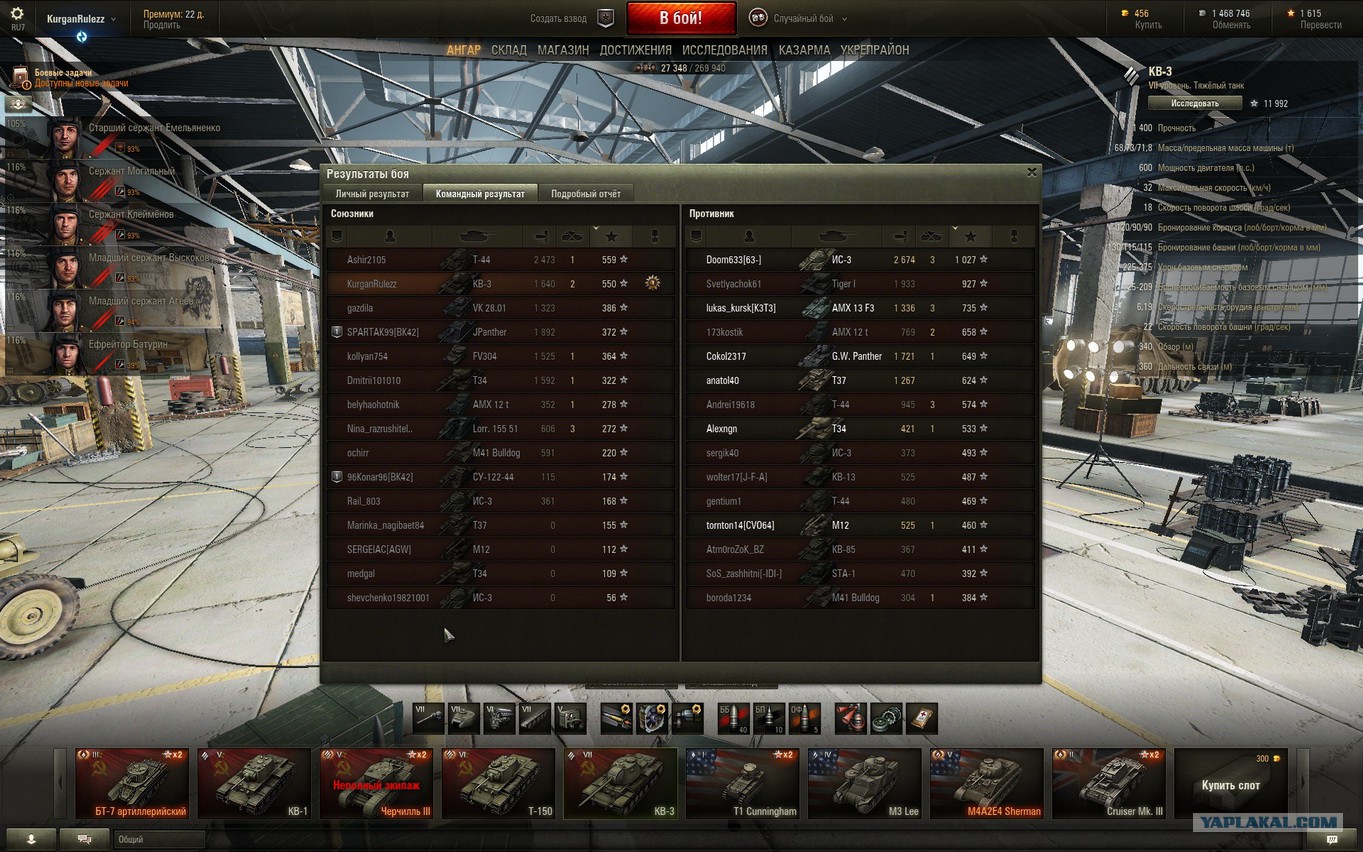Select the Т-150 tank in the carousel
The image size is (1363, 852).
tap(498, 784)
